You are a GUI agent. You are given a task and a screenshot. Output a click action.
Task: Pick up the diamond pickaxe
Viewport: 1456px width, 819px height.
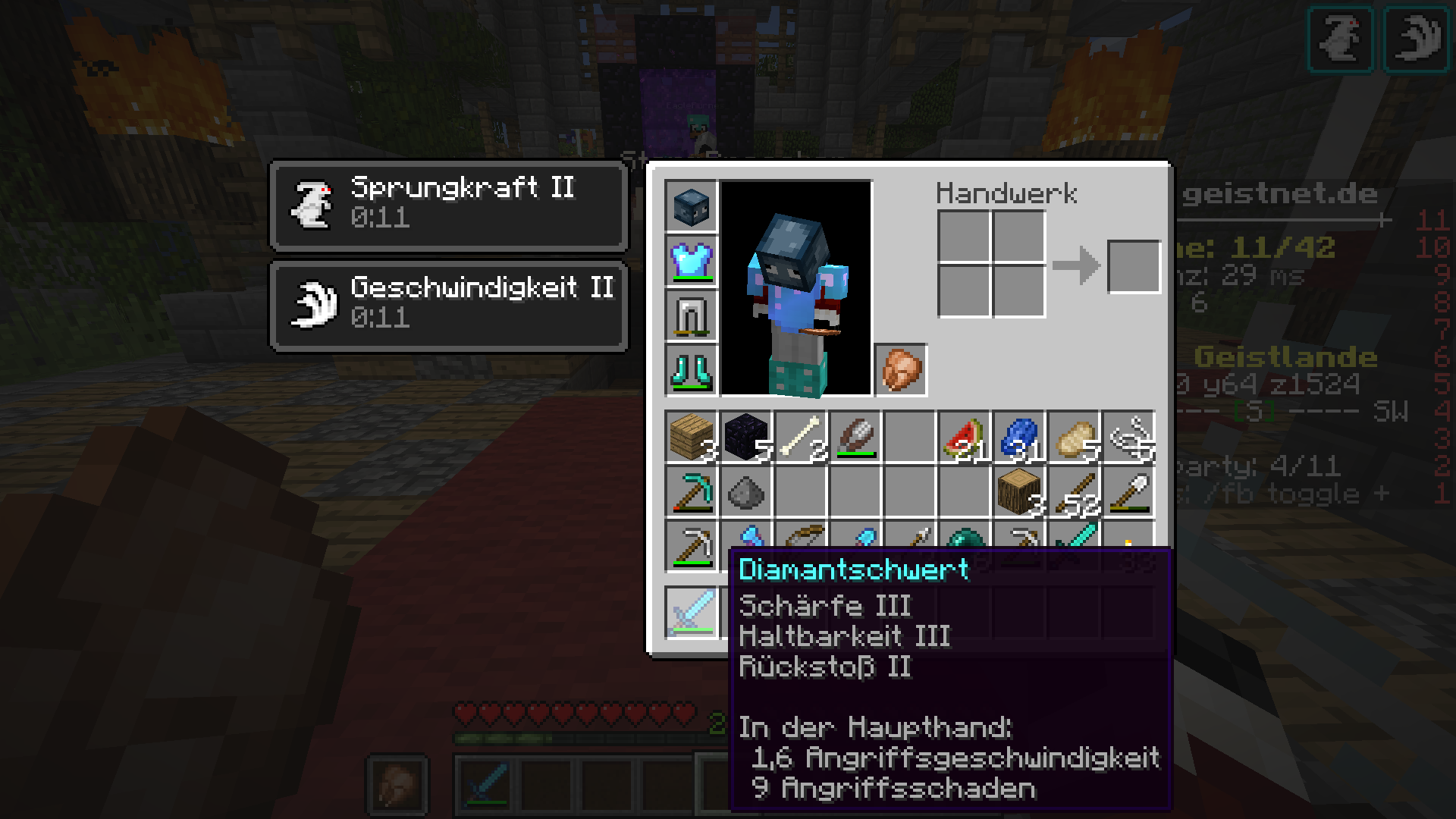691,491
